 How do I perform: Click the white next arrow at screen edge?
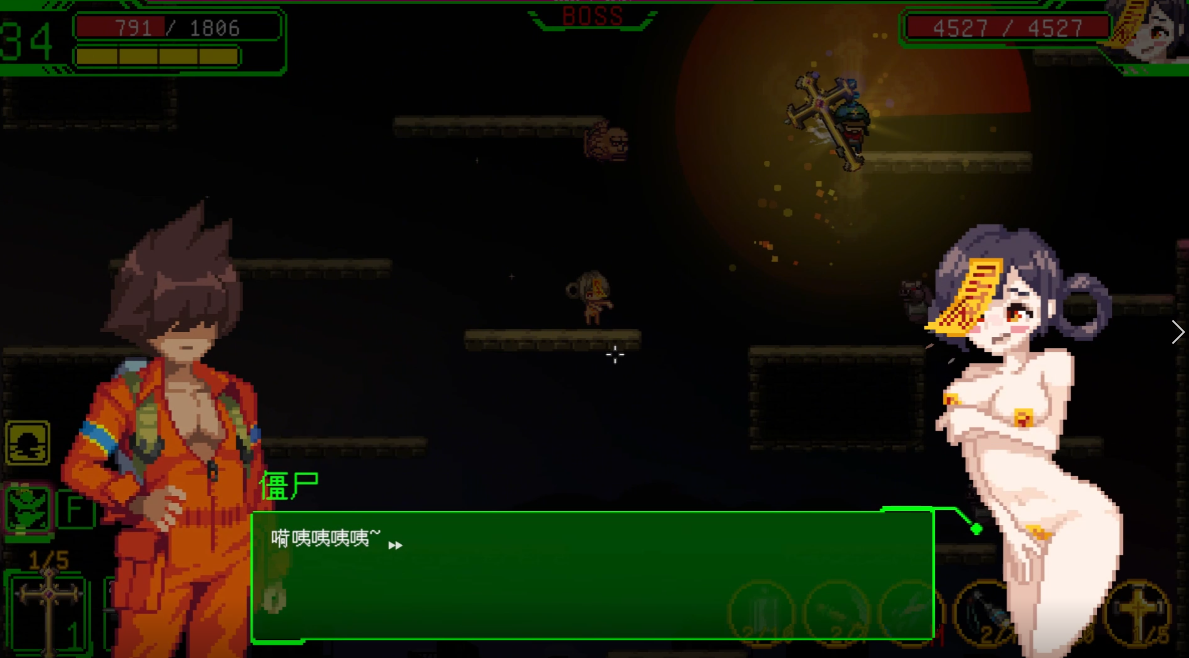coord(1177,332)
